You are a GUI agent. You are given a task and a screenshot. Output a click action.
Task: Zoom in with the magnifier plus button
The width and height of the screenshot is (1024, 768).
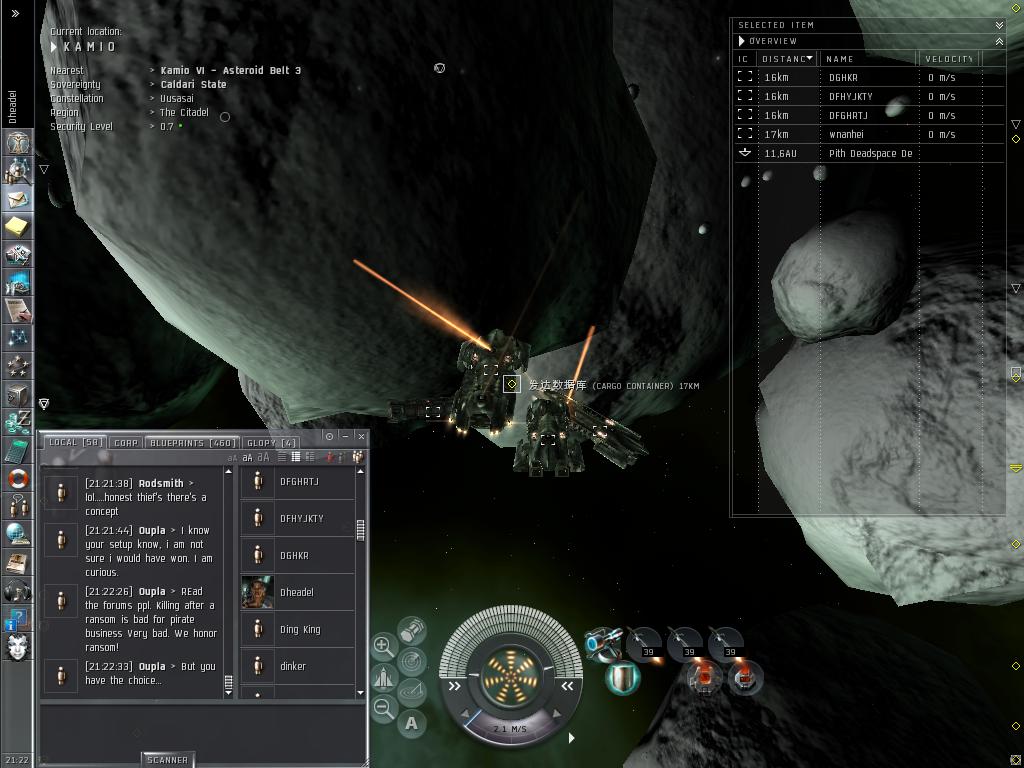pyautogui.click(x=383, y=646)
